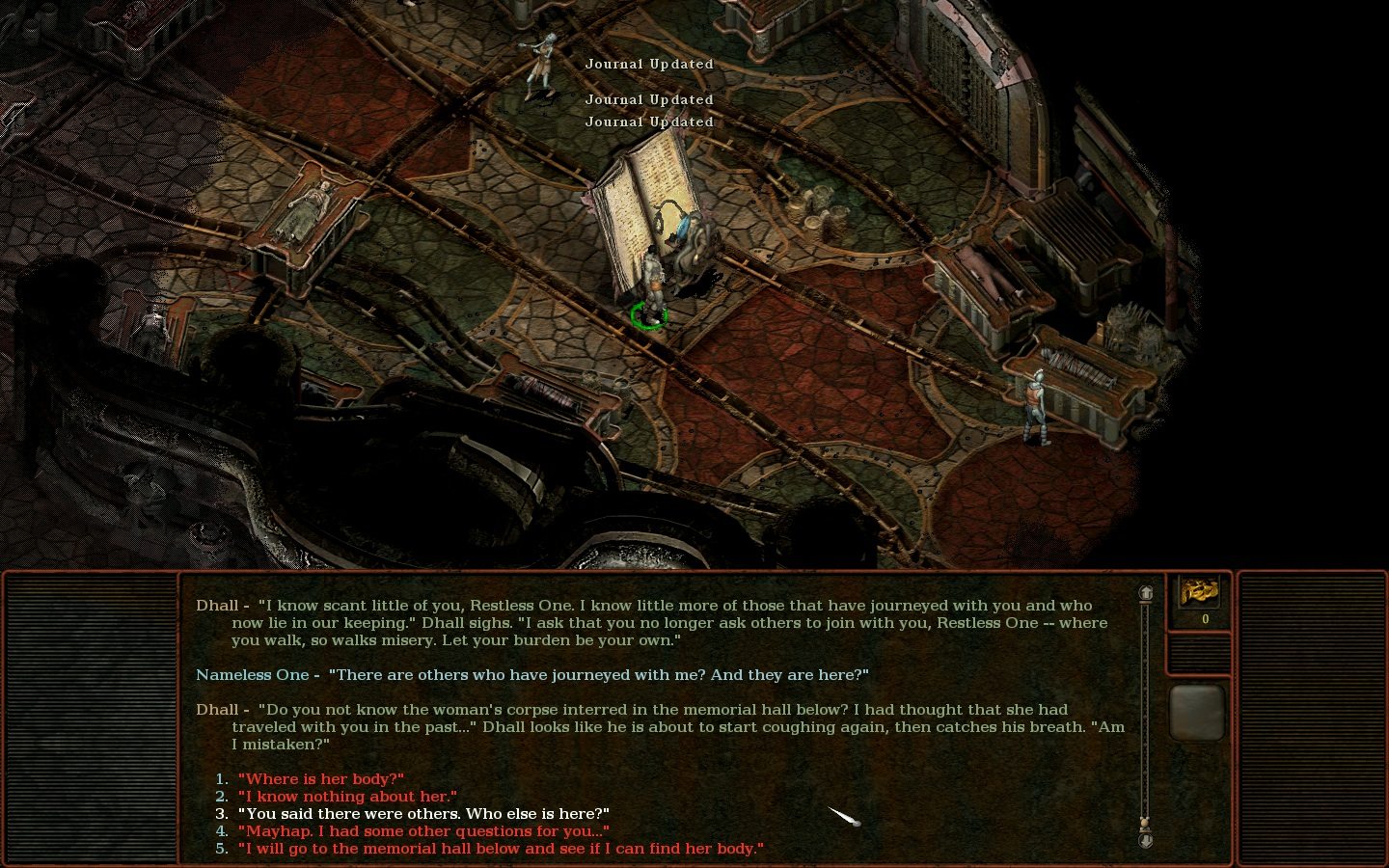This screenshot has height=868, width=1389.
Task: Choose reply "Where is her body?"
Action: pyautogui.click(x=320, y=779)
